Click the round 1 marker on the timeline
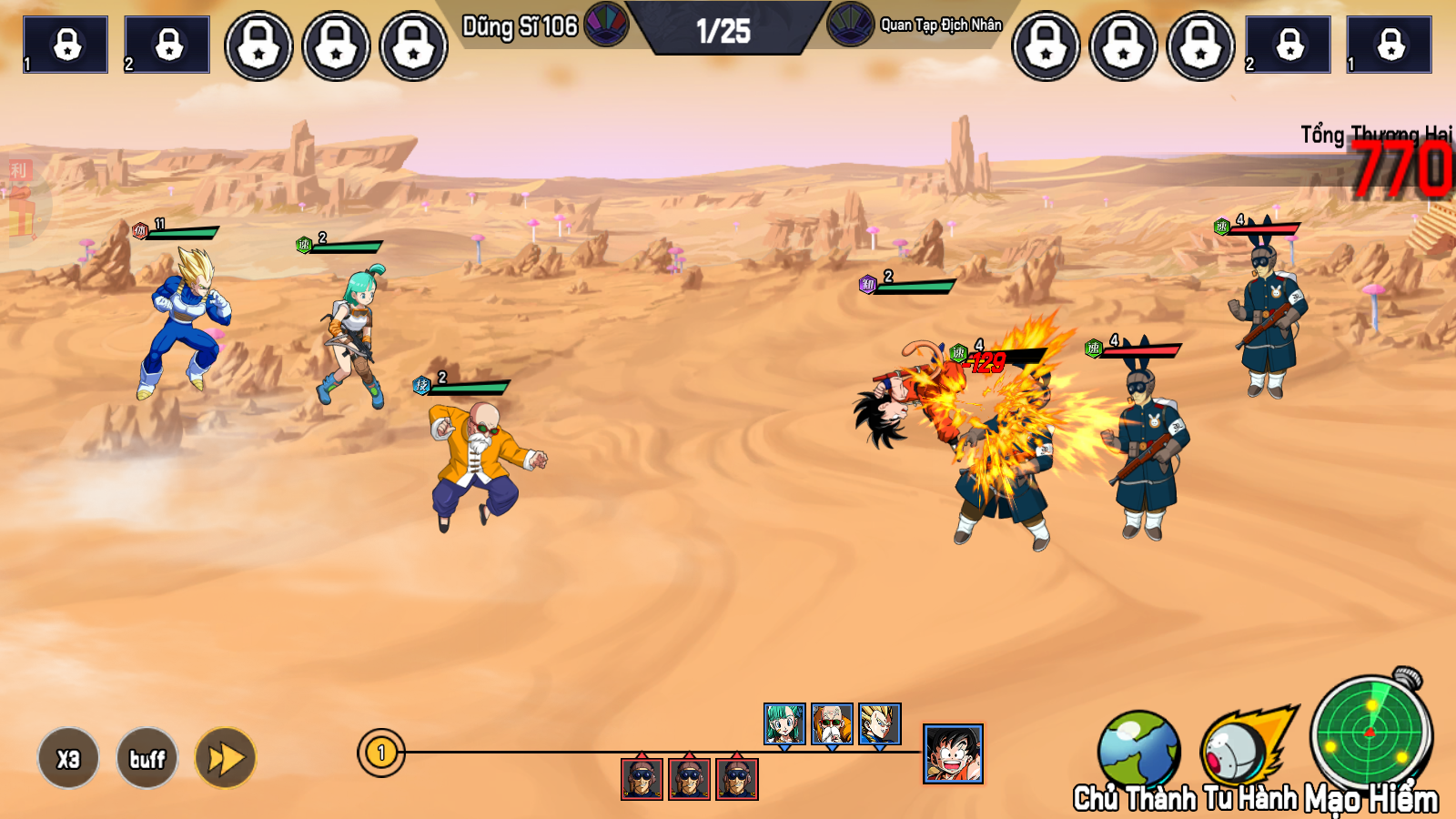 [381, 753]
